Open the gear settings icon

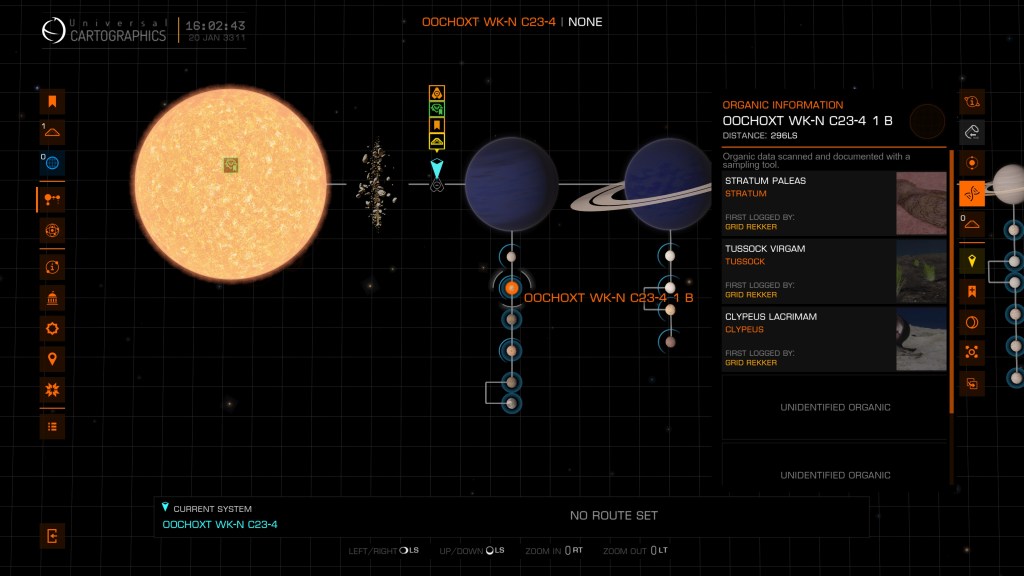click(x=52, y=328)
